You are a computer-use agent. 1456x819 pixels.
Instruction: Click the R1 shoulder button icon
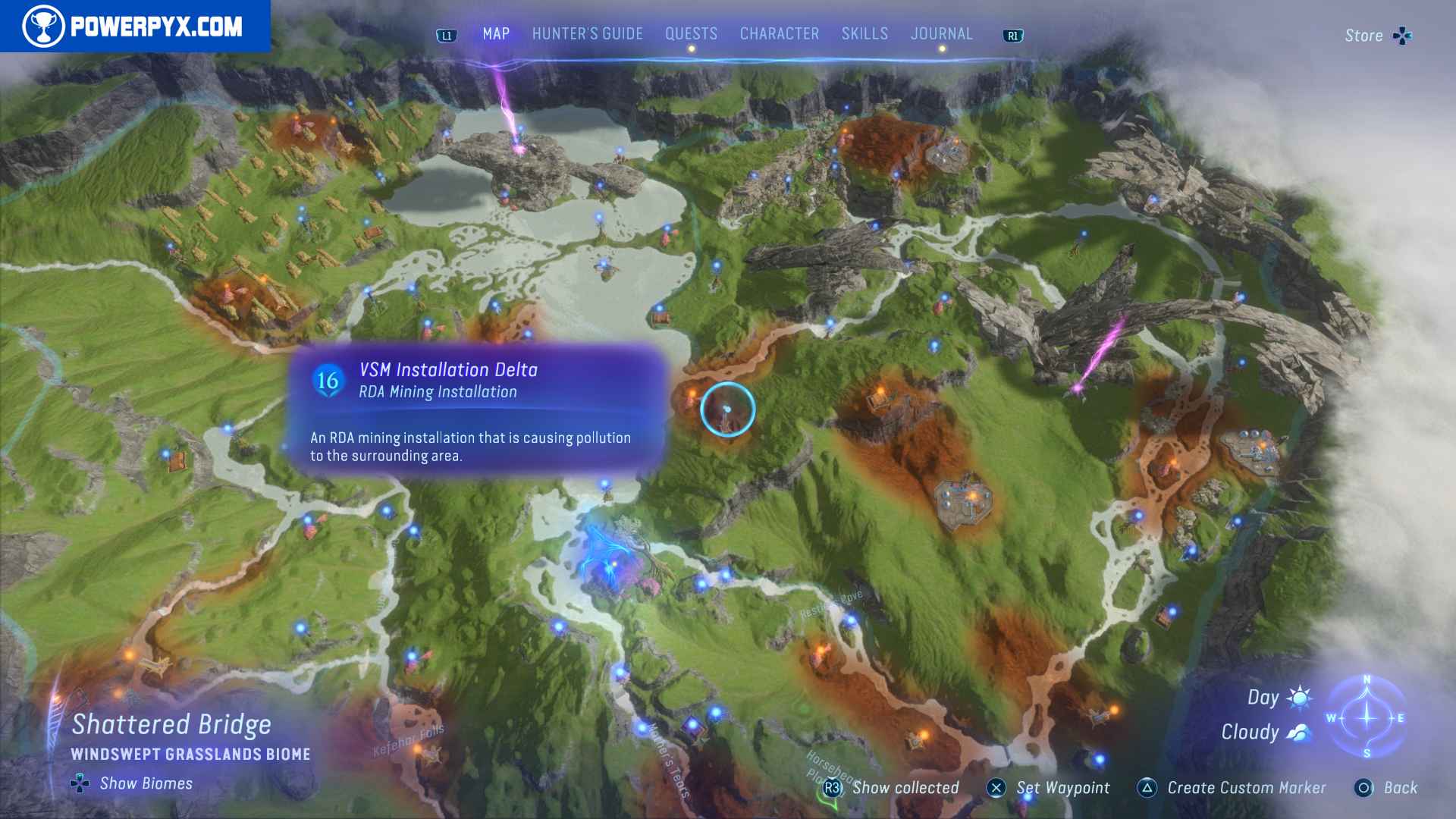(x=1014, y=34)
